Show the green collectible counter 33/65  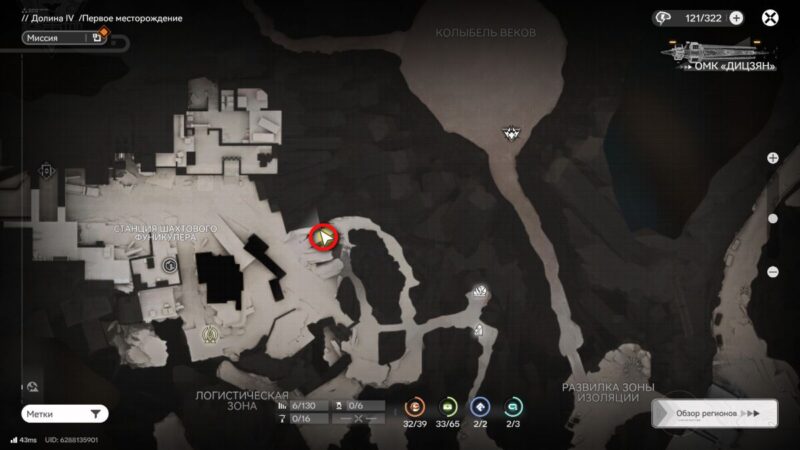click(449, 406)
